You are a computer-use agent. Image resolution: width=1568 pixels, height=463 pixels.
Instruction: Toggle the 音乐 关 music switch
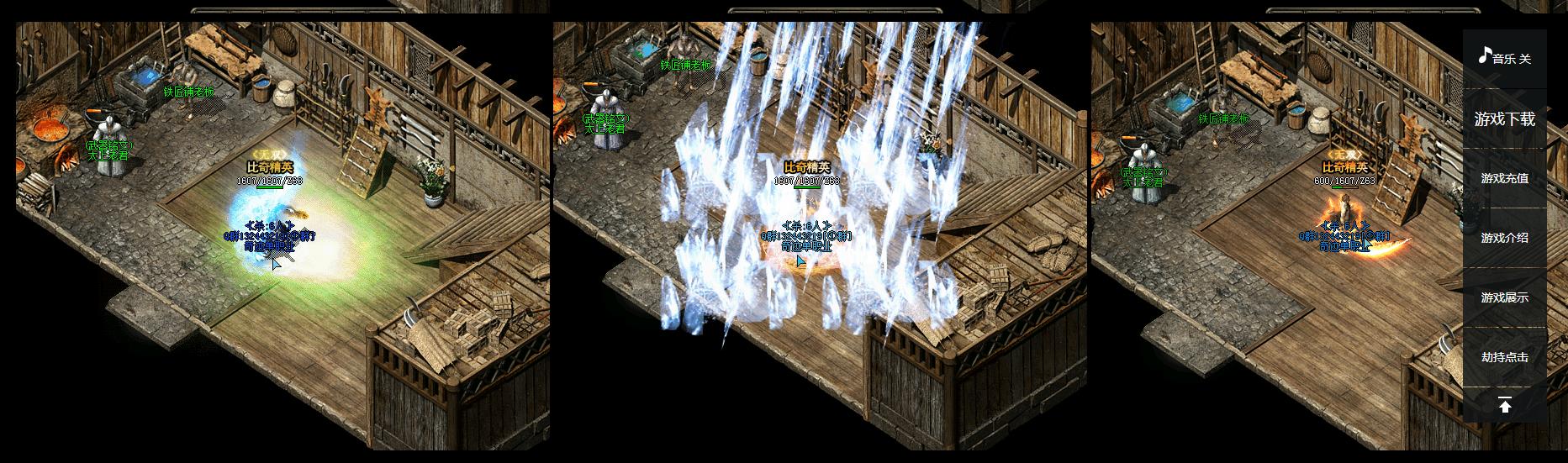(x=1504, y=58)
